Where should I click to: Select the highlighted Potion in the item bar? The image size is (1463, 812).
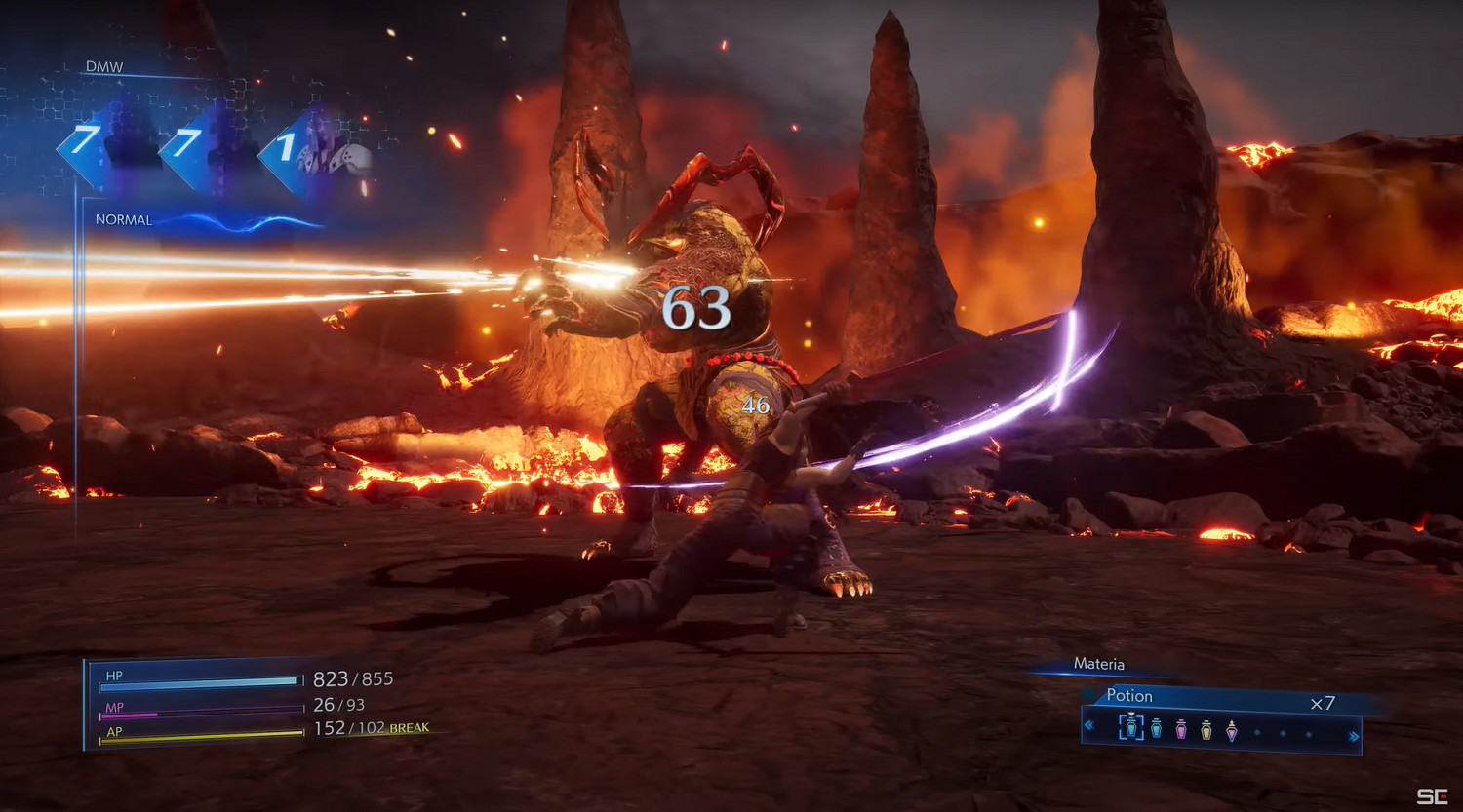1130,727
